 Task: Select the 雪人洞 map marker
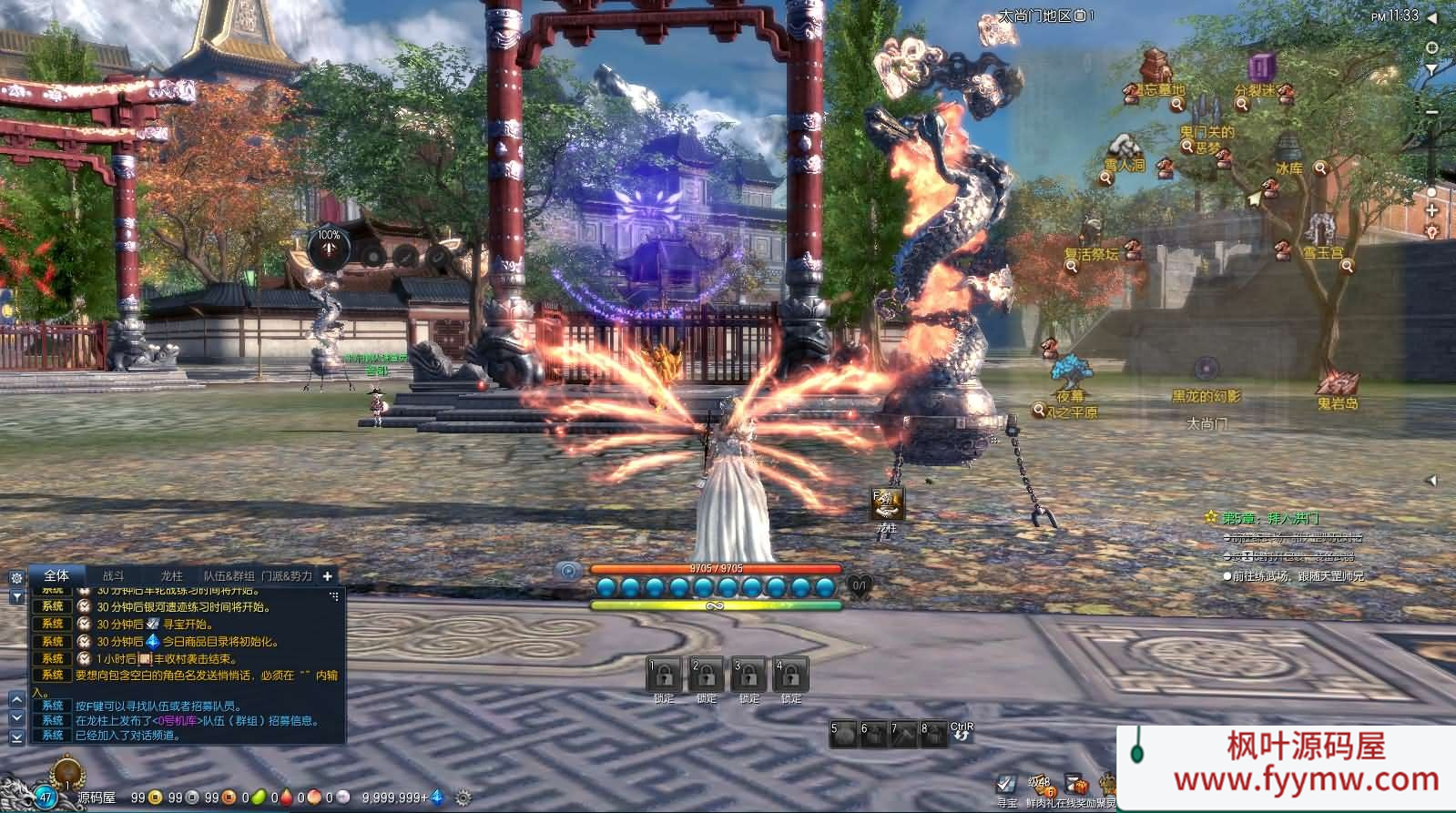1125,165
